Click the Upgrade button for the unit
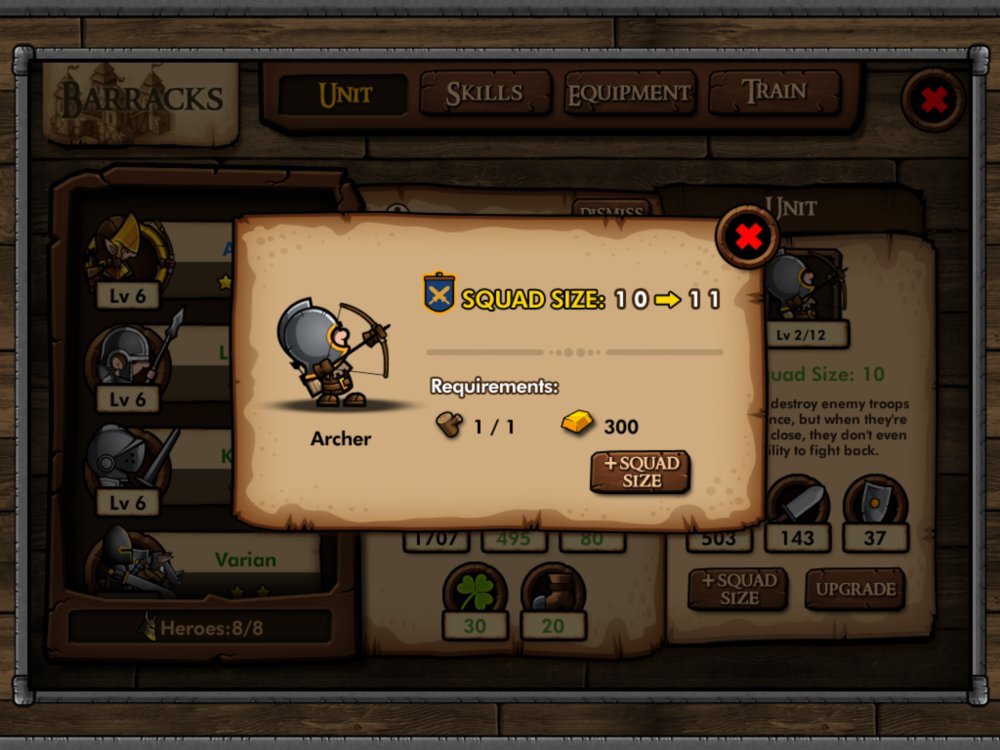 [855, 589]
